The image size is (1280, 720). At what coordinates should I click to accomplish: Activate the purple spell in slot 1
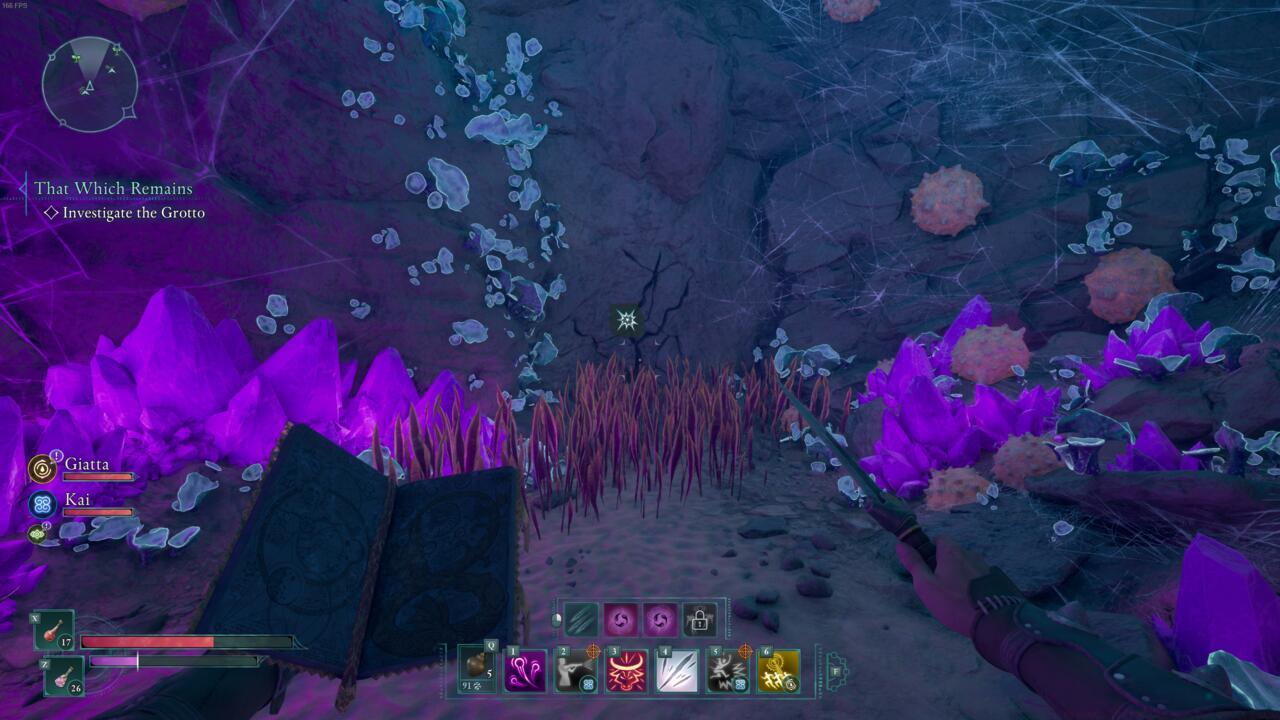pos(524,670)
